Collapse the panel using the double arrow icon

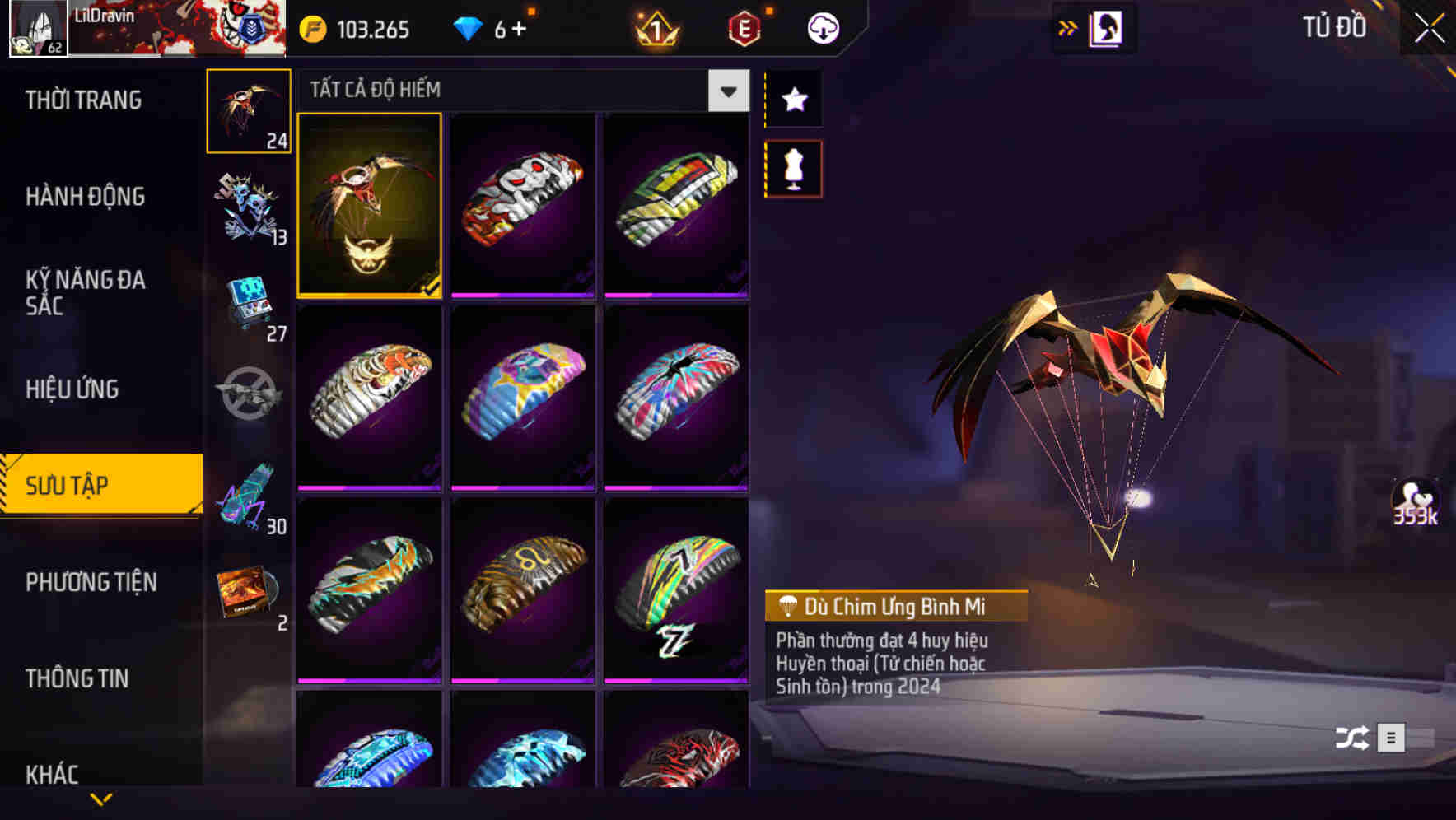point(1068,27)
